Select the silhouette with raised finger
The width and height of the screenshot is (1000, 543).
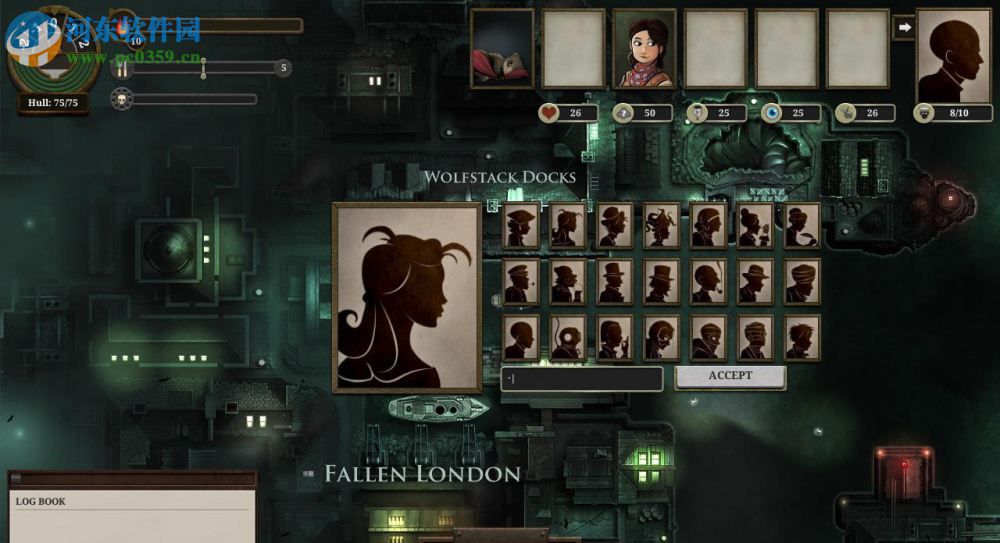click(614, 337)
